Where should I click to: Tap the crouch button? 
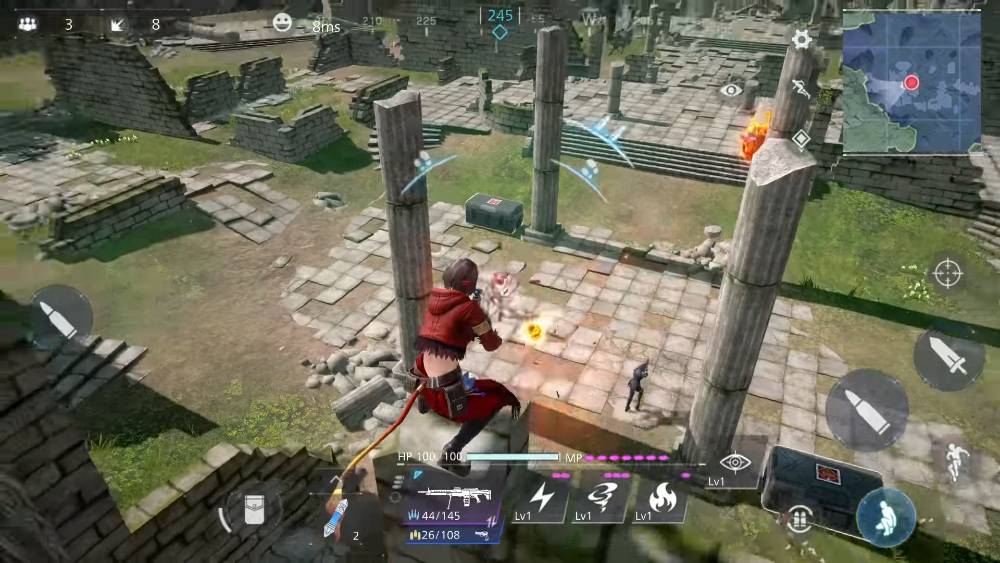(x=885, y=517)
